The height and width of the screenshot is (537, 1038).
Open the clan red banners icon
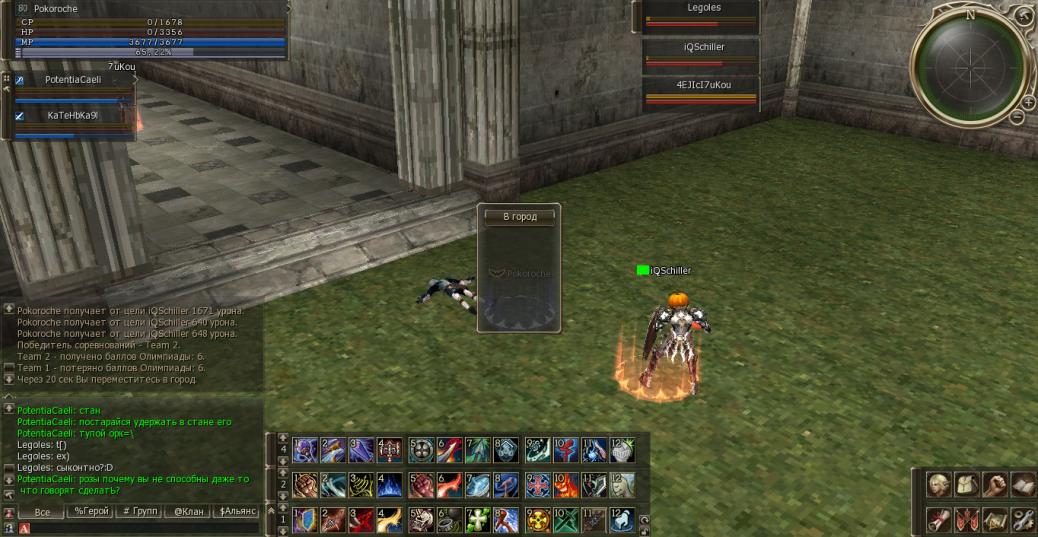pyautogui.click(x=966, y=520)
